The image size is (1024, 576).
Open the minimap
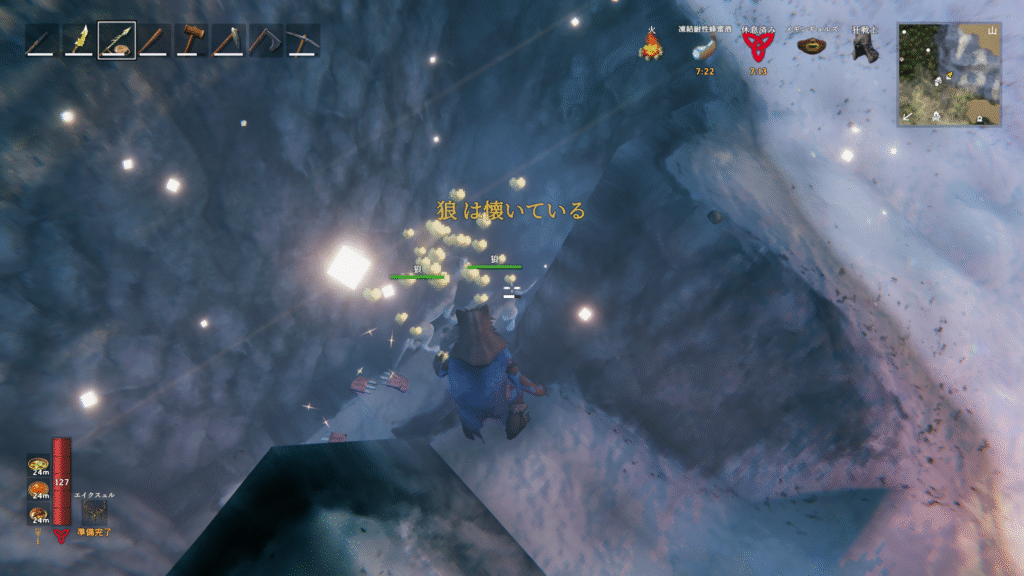(x=949, y=74)
